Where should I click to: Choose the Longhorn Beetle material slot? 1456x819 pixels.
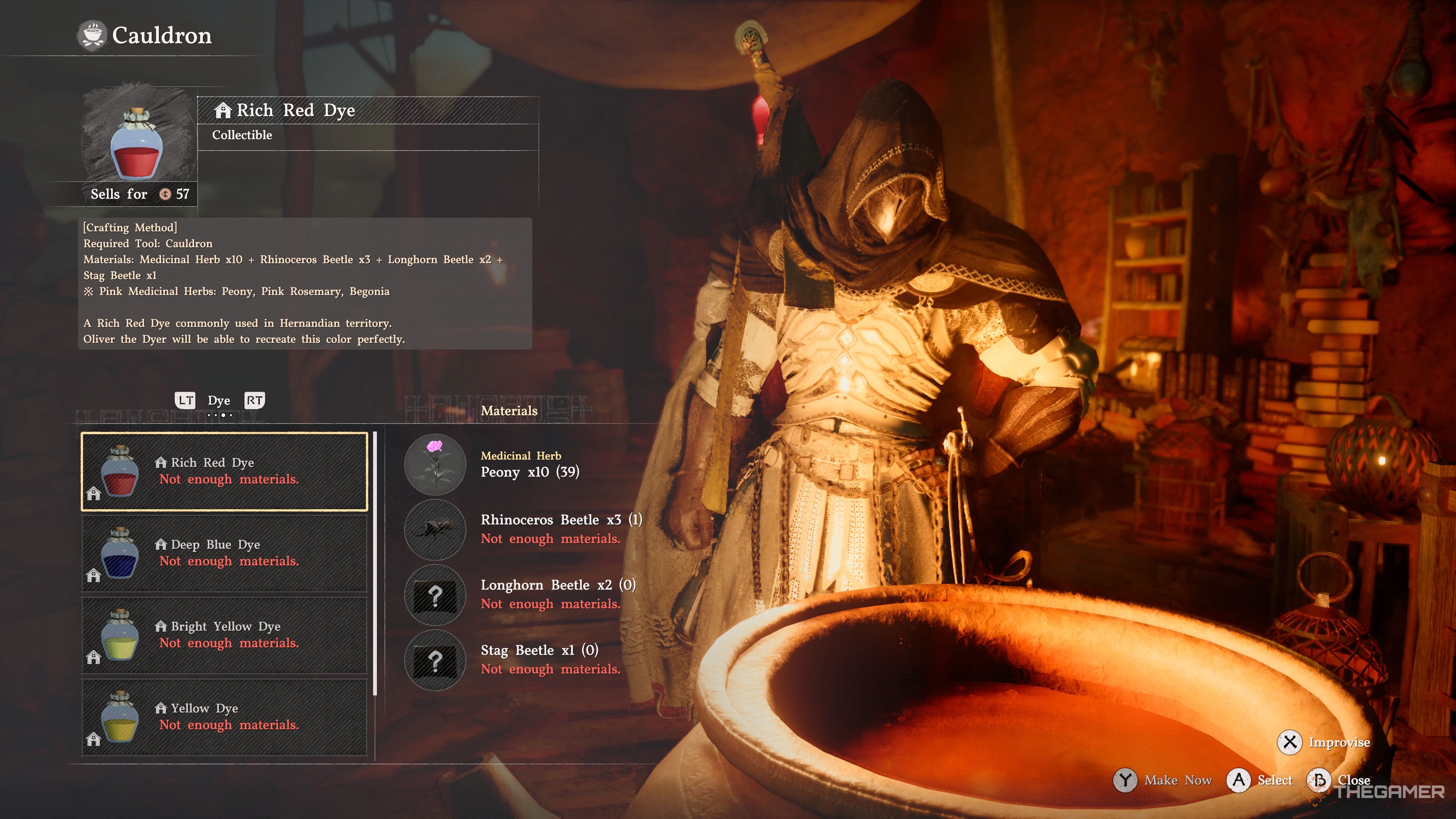(x=435, y=595)
